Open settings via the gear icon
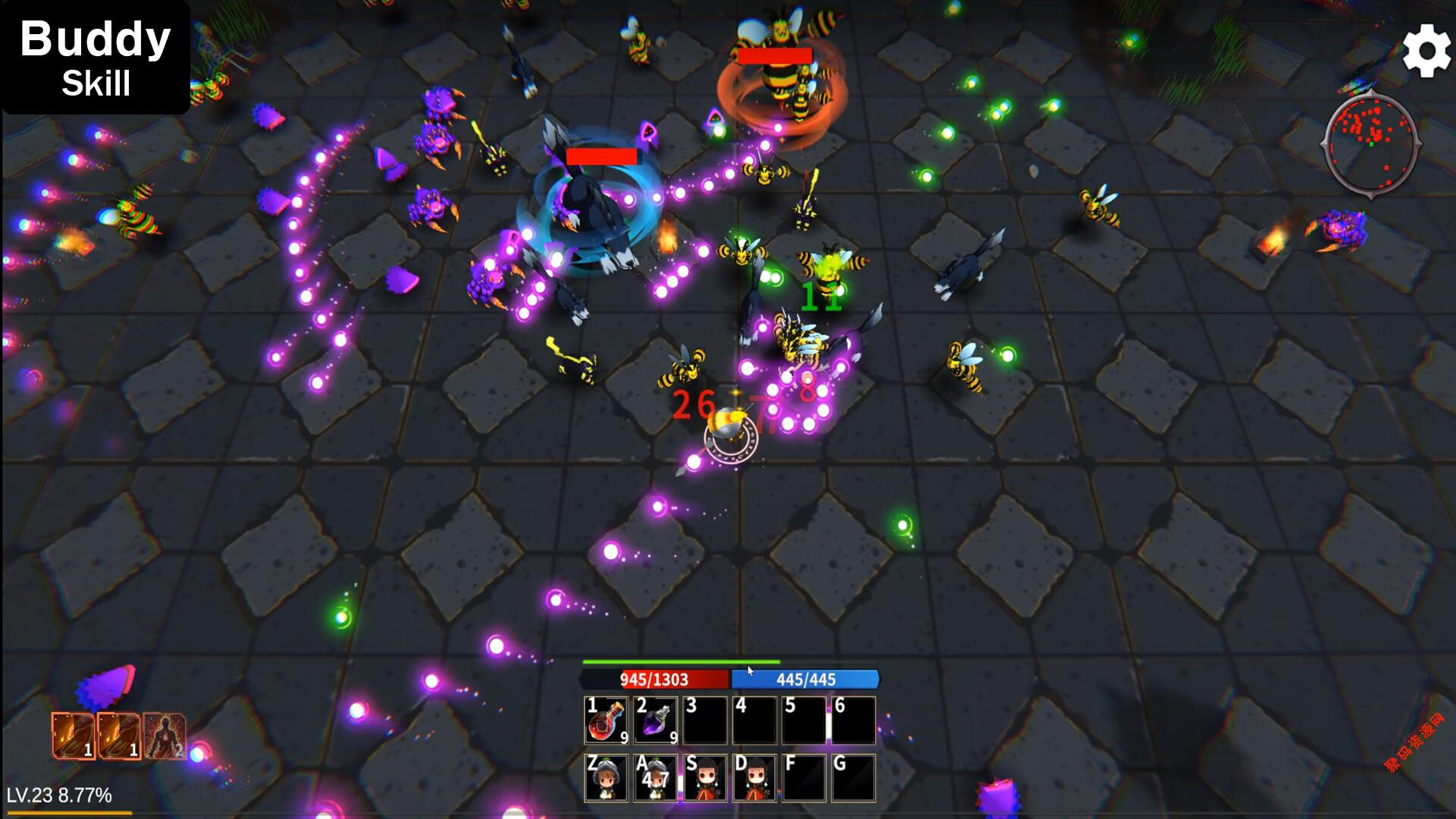Image resolution: width=1456 pixels, height=819 pixels. 1426,50
